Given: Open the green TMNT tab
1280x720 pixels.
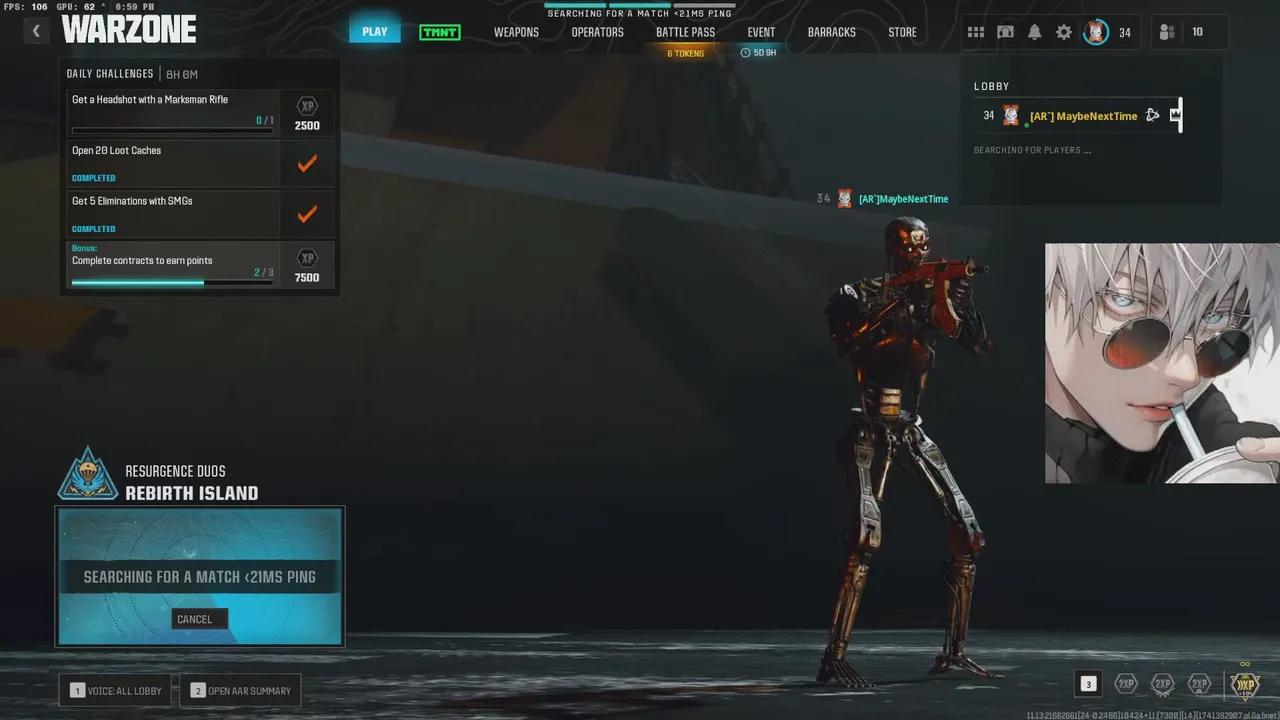Looking at the screenshot, I should (440, 32).
